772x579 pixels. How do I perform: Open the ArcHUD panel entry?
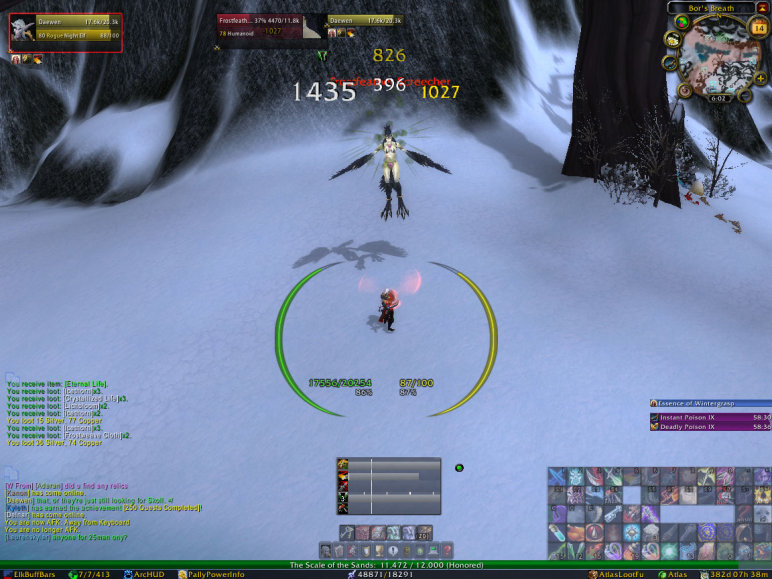[x=150, y=574]
